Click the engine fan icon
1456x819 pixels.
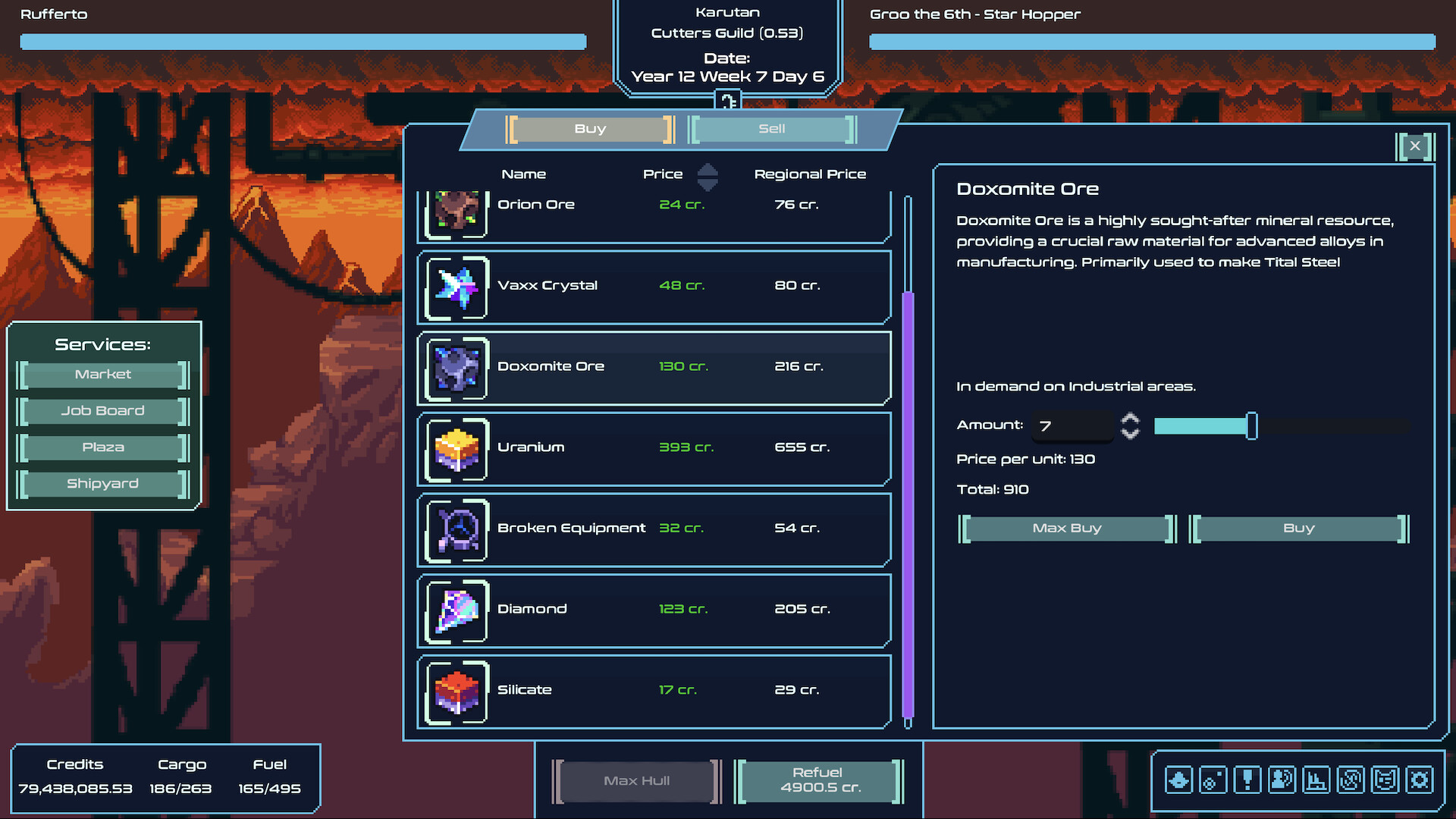[1351, 780]
